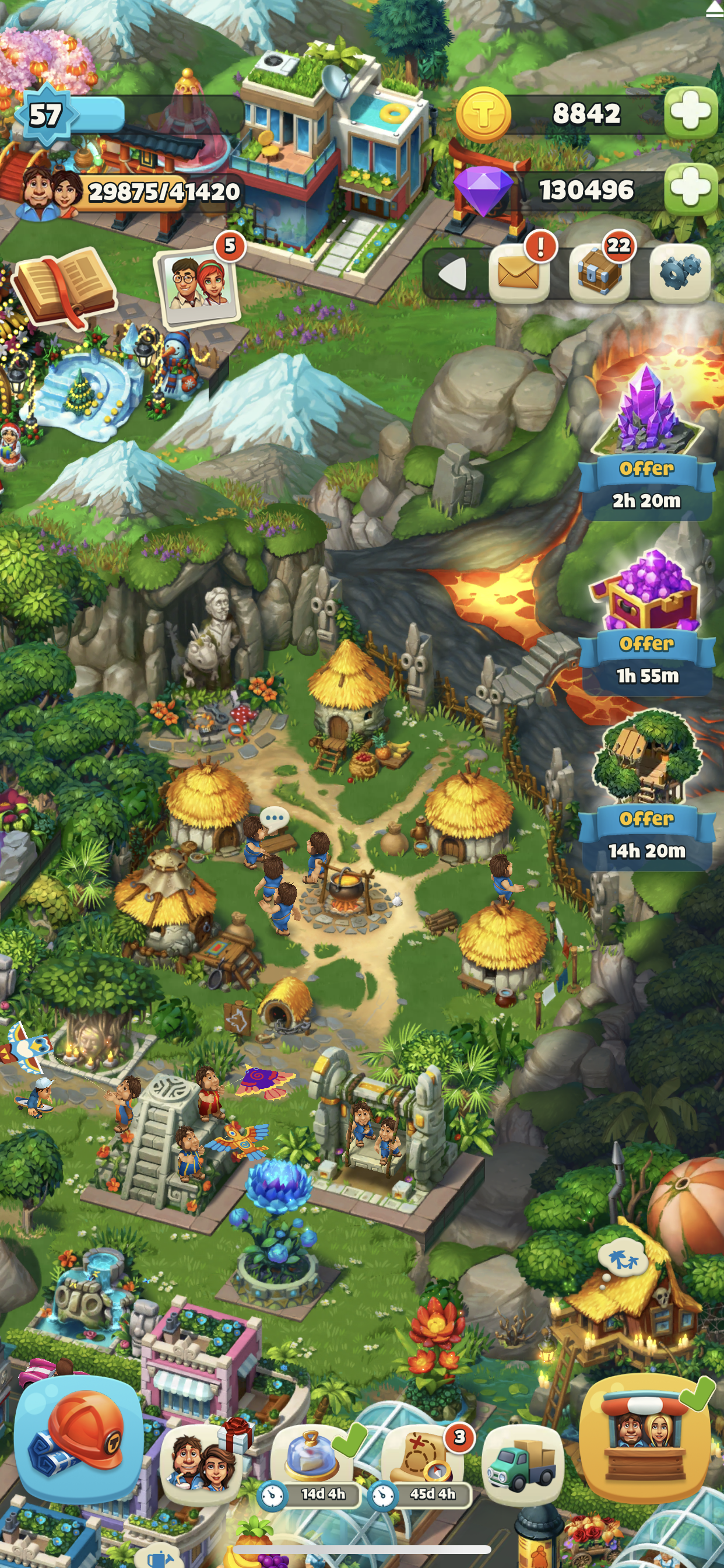Collapse the top menu with the arrow
724x1568 pixels.
coord(453,274)
